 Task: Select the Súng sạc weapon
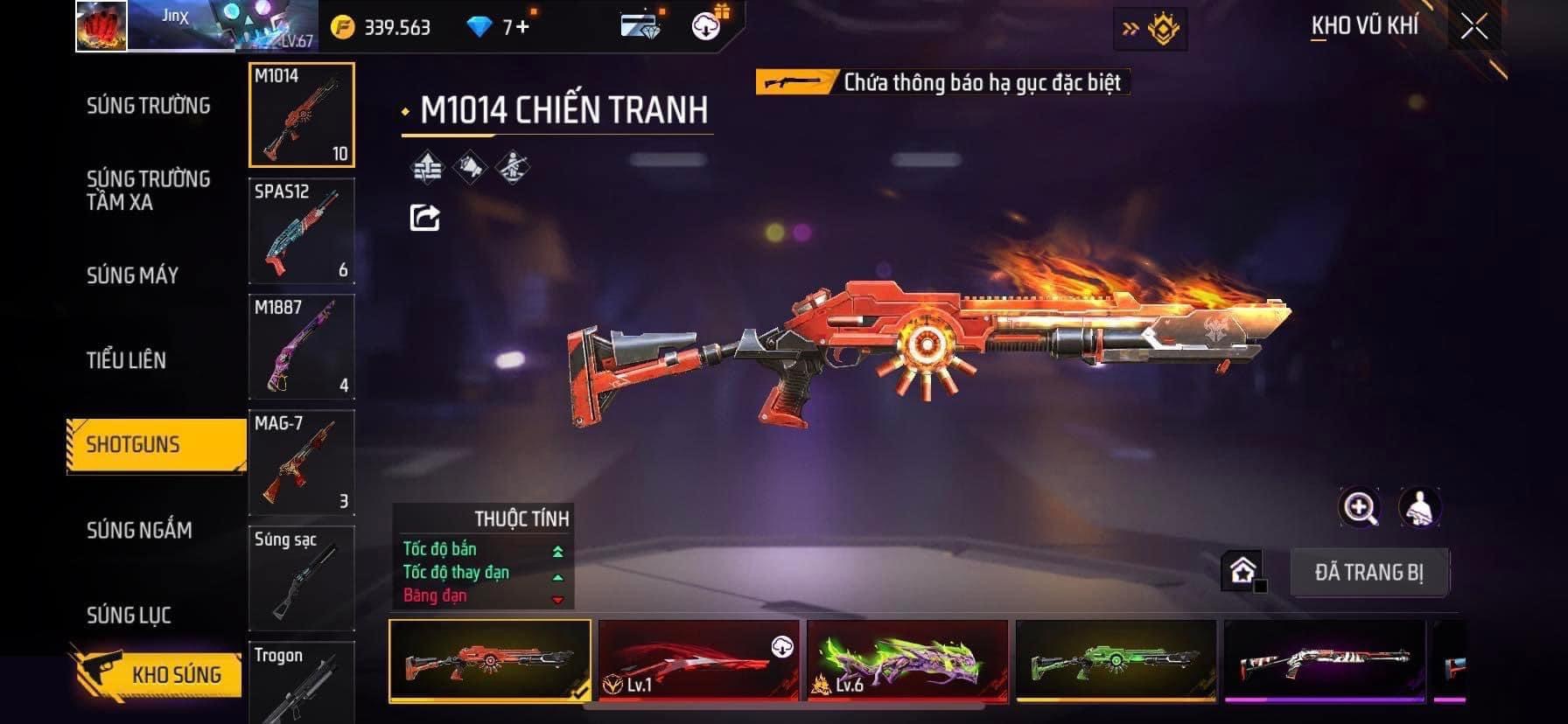pyautogui.click(x=302, y=577)
